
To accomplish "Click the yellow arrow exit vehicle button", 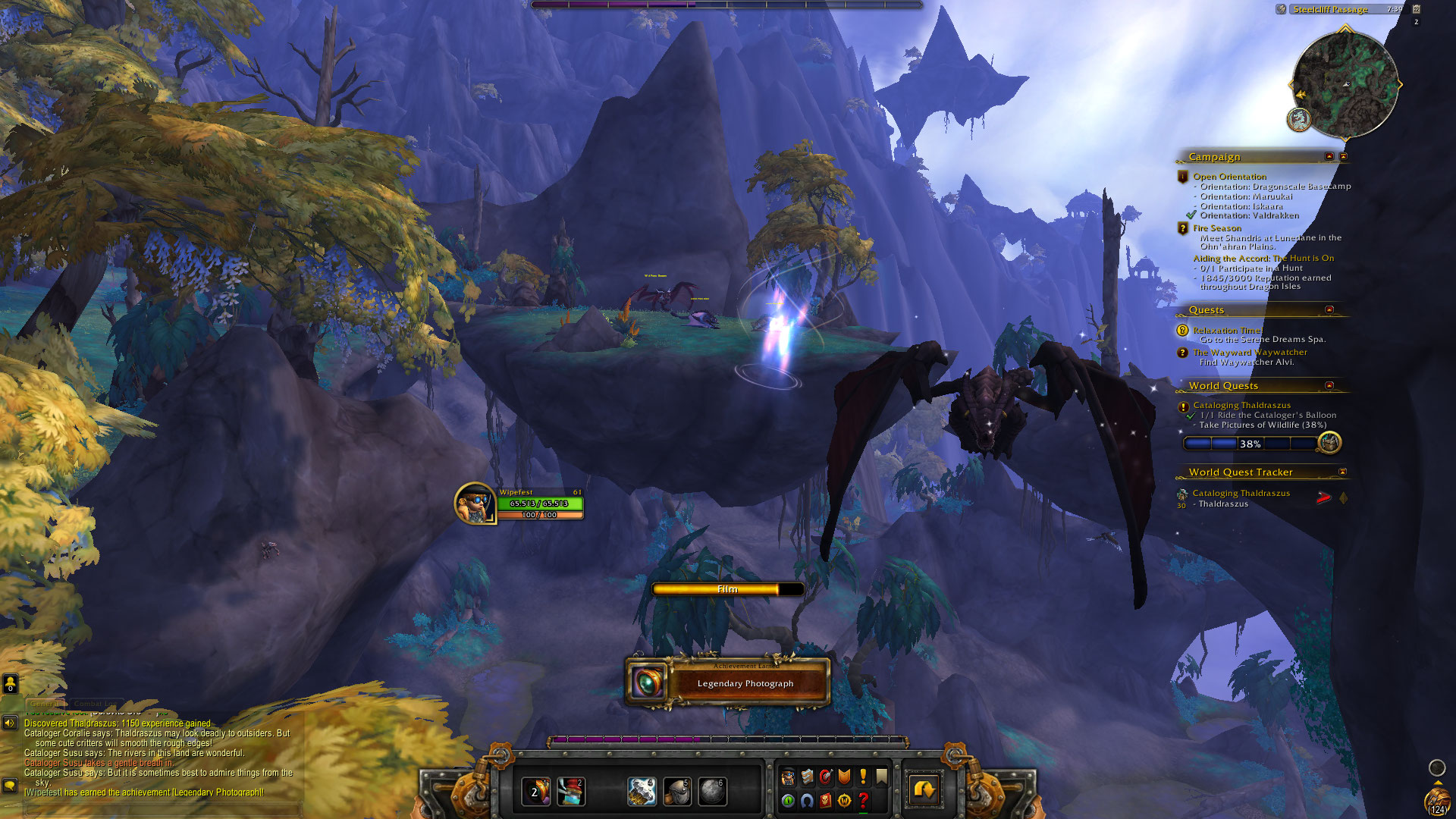I will pos(924,790).
